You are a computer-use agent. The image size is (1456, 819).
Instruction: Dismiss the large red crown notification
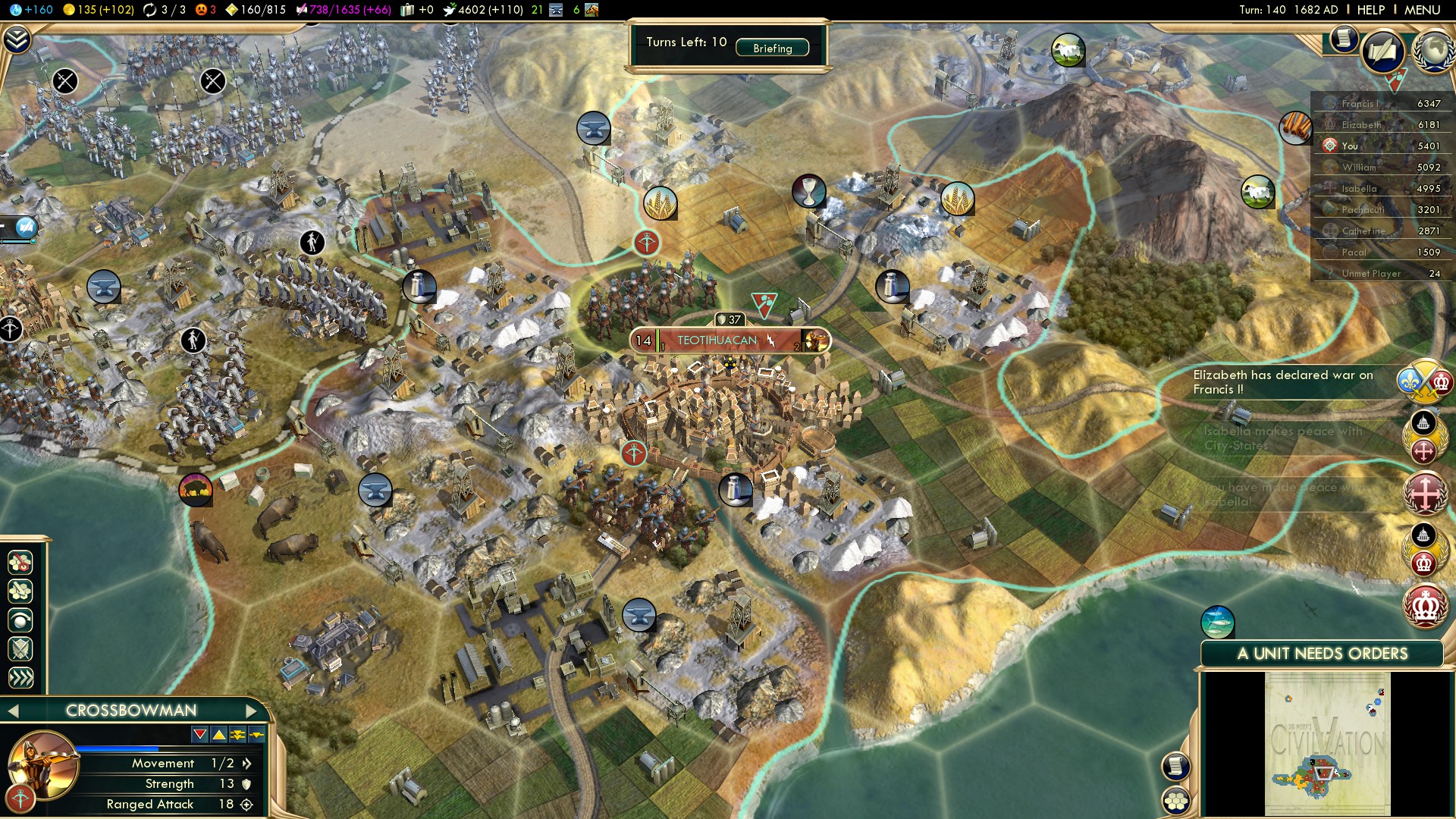click(1424, 607)
